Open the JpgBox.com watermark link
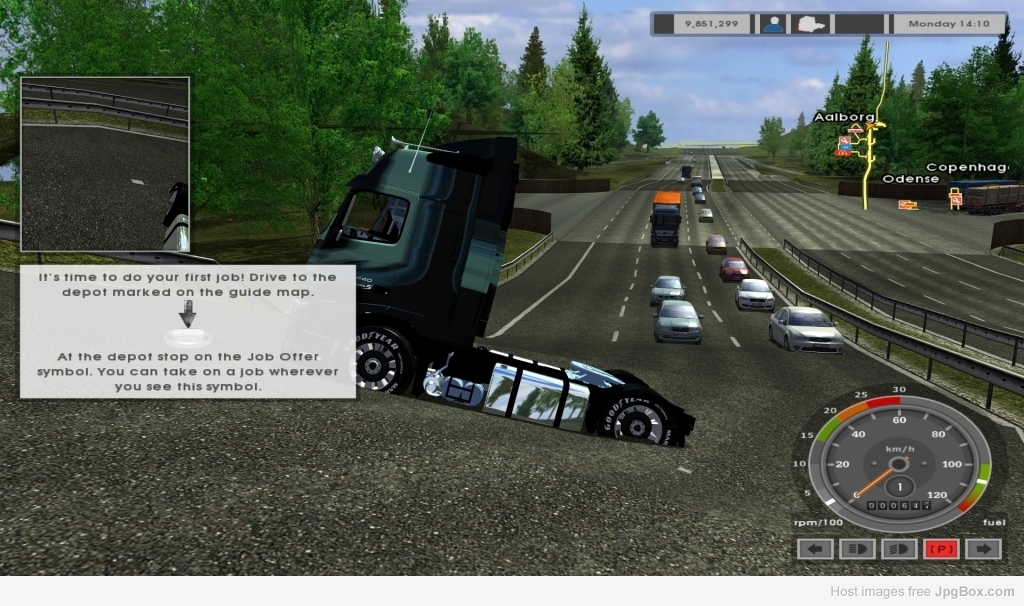The width and height of the screenshot is (1024, 606). point(974,592)
